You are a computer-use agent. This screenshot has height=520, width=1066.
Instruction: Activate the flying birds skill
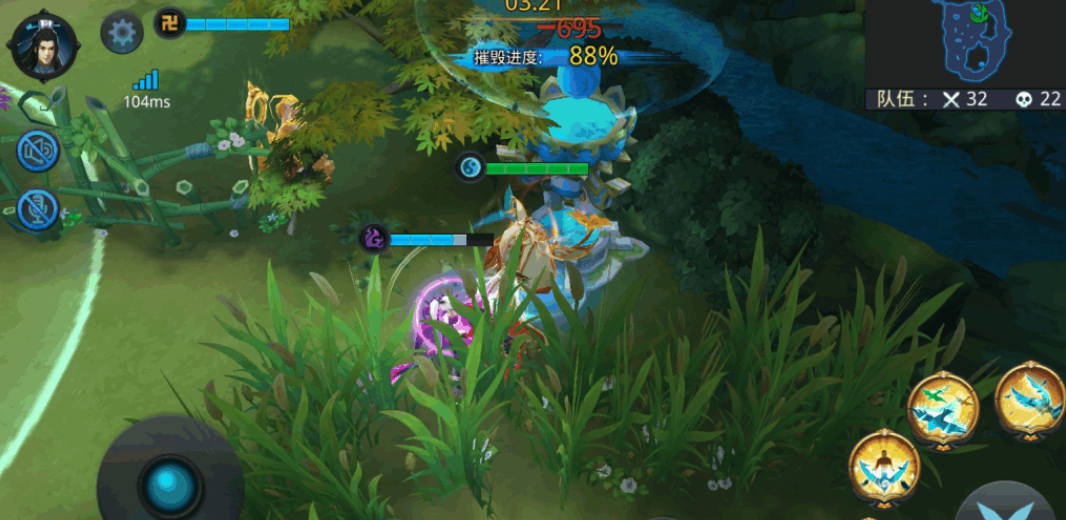pos(942,407)
